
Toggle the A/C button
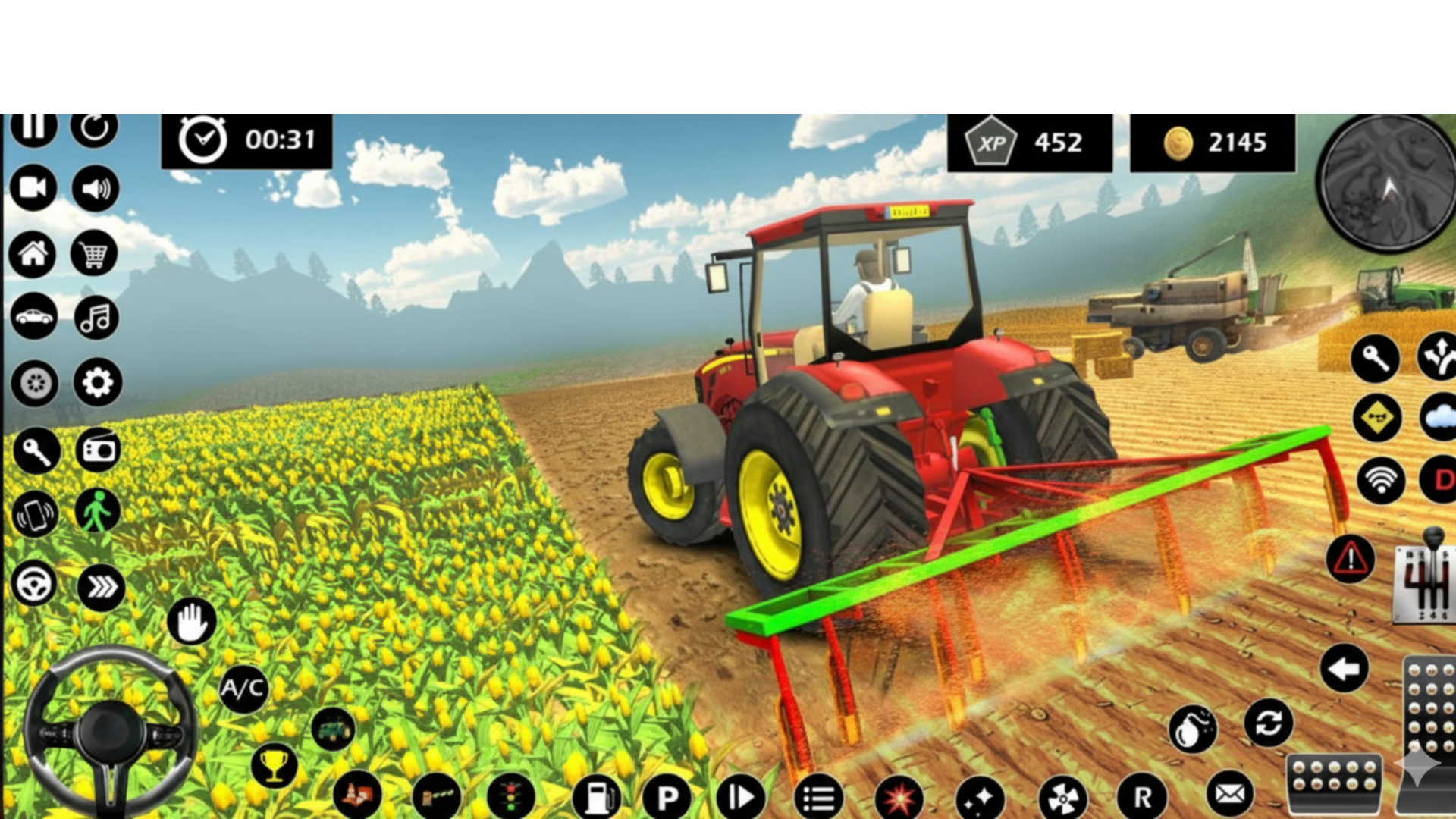(241, 689)
